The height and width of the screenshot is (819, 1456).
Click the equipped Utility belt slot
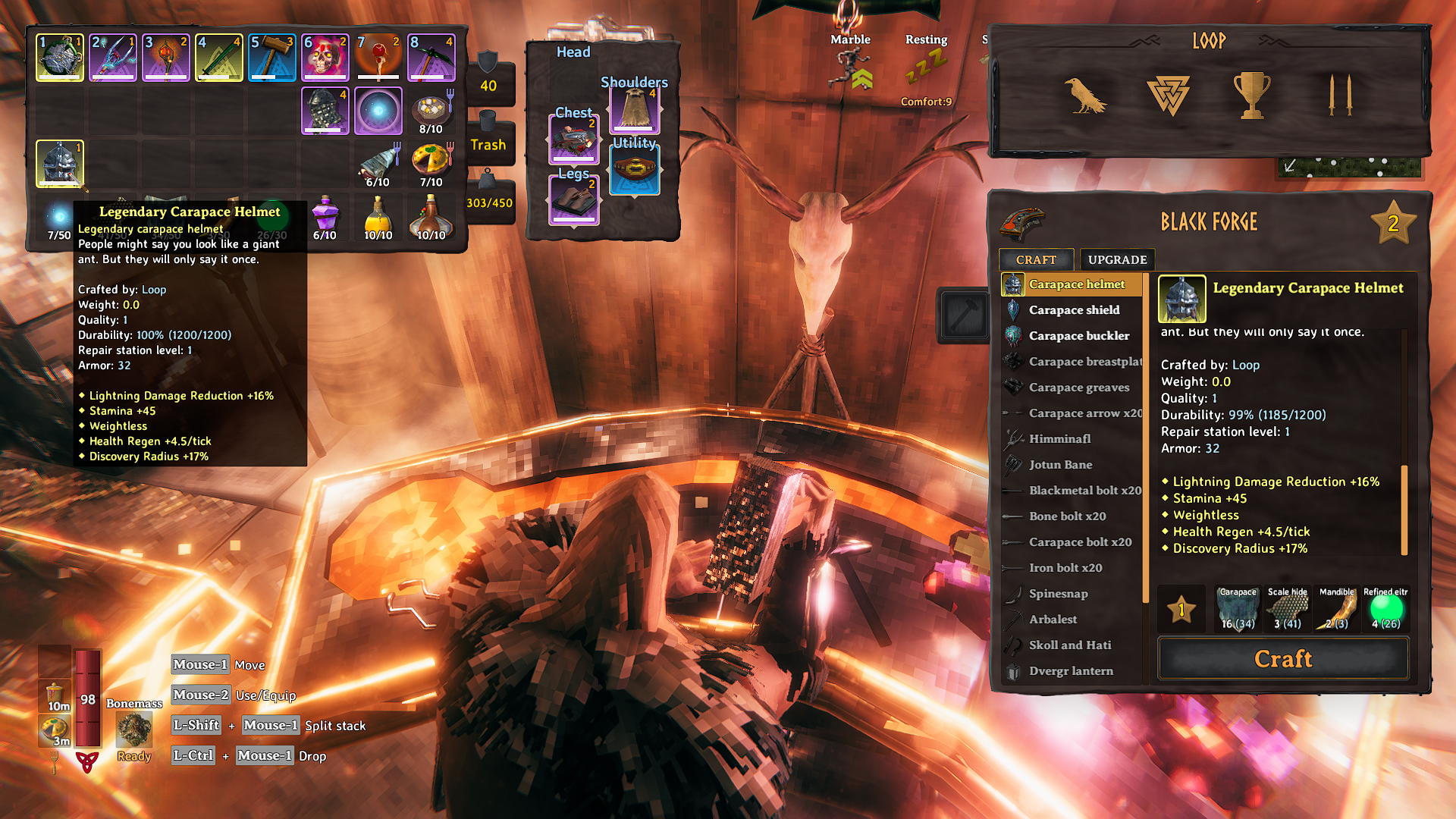click(x=635, y=168)
